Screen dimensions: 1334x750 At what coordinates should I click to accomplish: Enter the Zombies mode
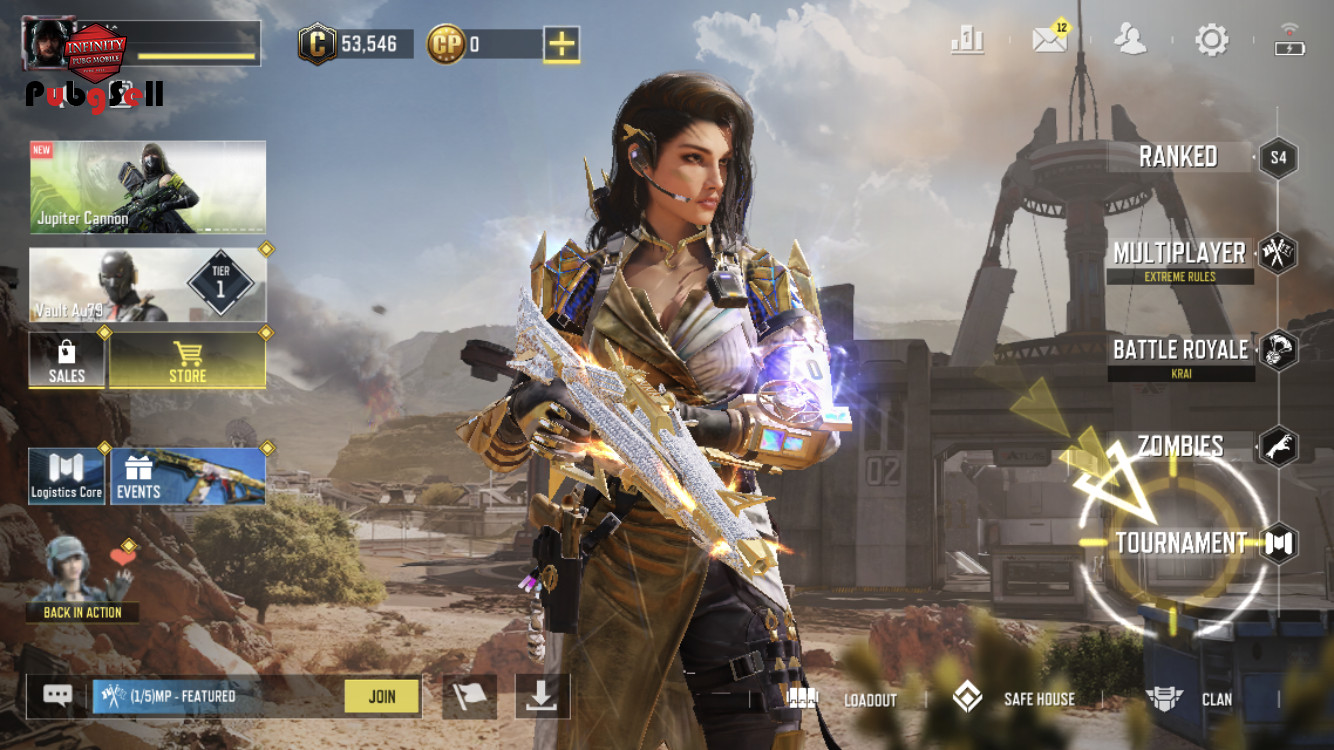[1181, 446]
